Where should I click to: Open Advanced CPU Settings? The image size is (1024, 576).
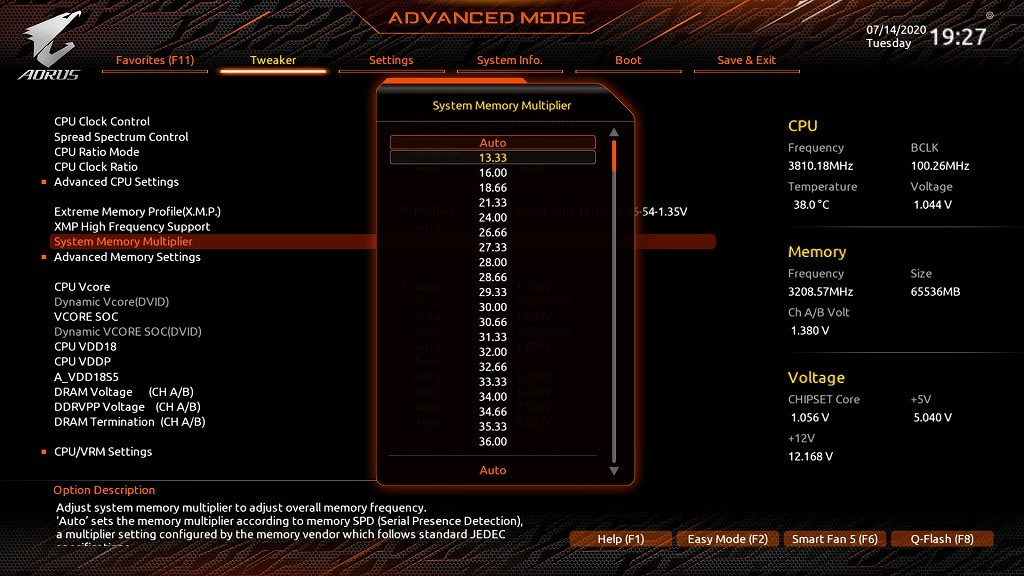coord(116,182)
